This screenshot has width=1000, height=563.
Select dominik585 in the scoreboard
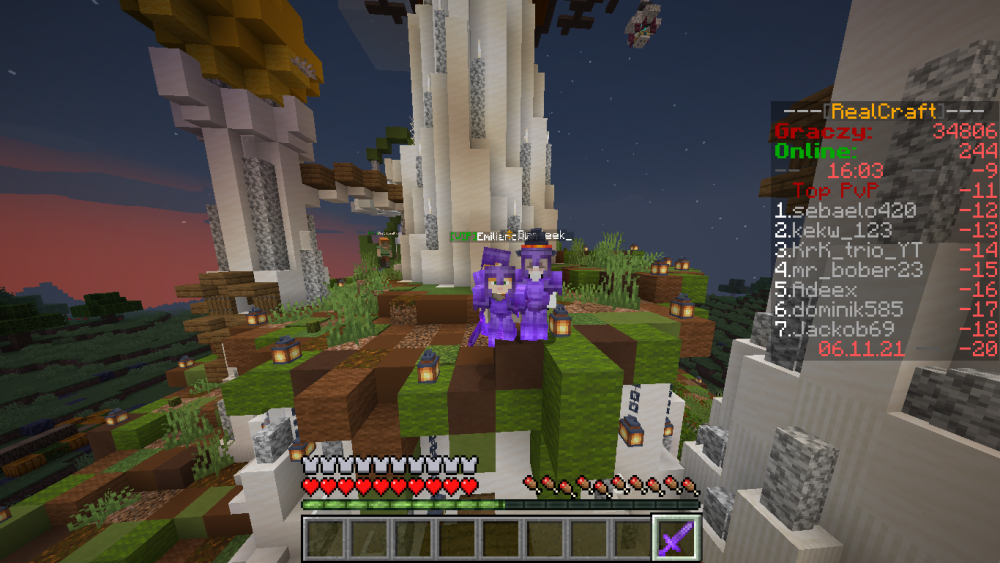click(x=838, y=310)
